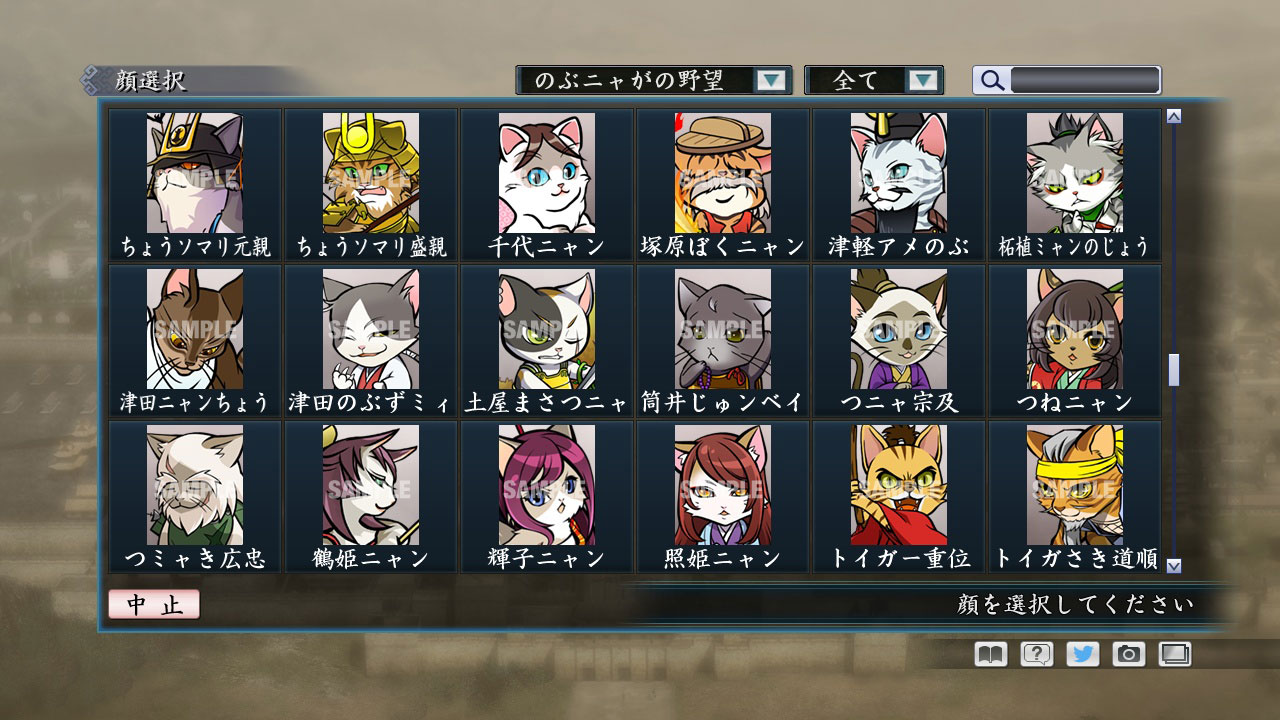The image size is (1280, 720).
Task: Select the 照姫ニャン portrait
Action: (722, 485)
